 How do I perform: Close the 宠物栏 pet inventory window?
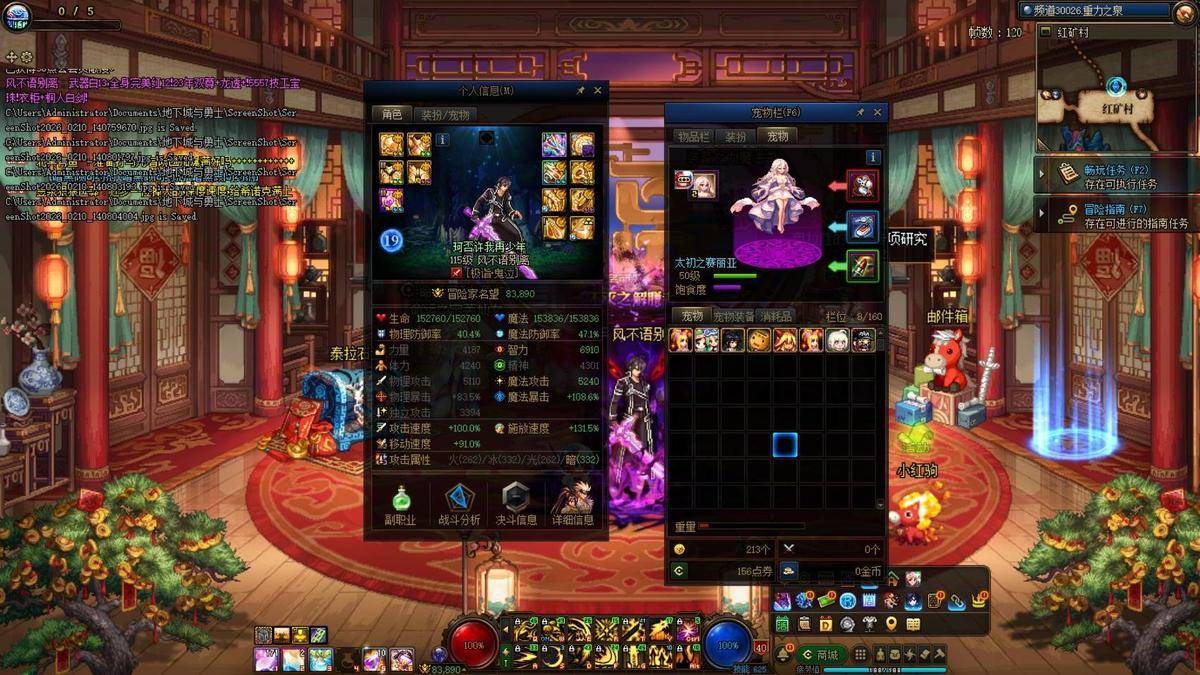(x=878, y=113)
